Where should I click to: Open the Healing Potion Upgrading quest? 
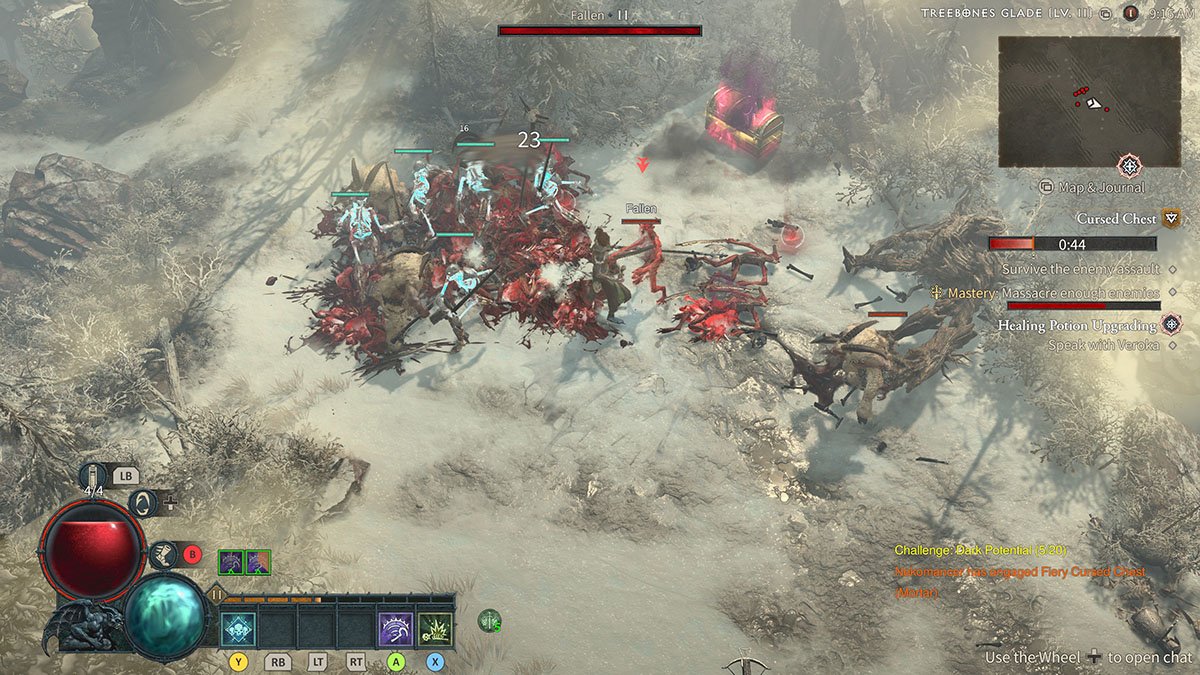click(1076, 325)
